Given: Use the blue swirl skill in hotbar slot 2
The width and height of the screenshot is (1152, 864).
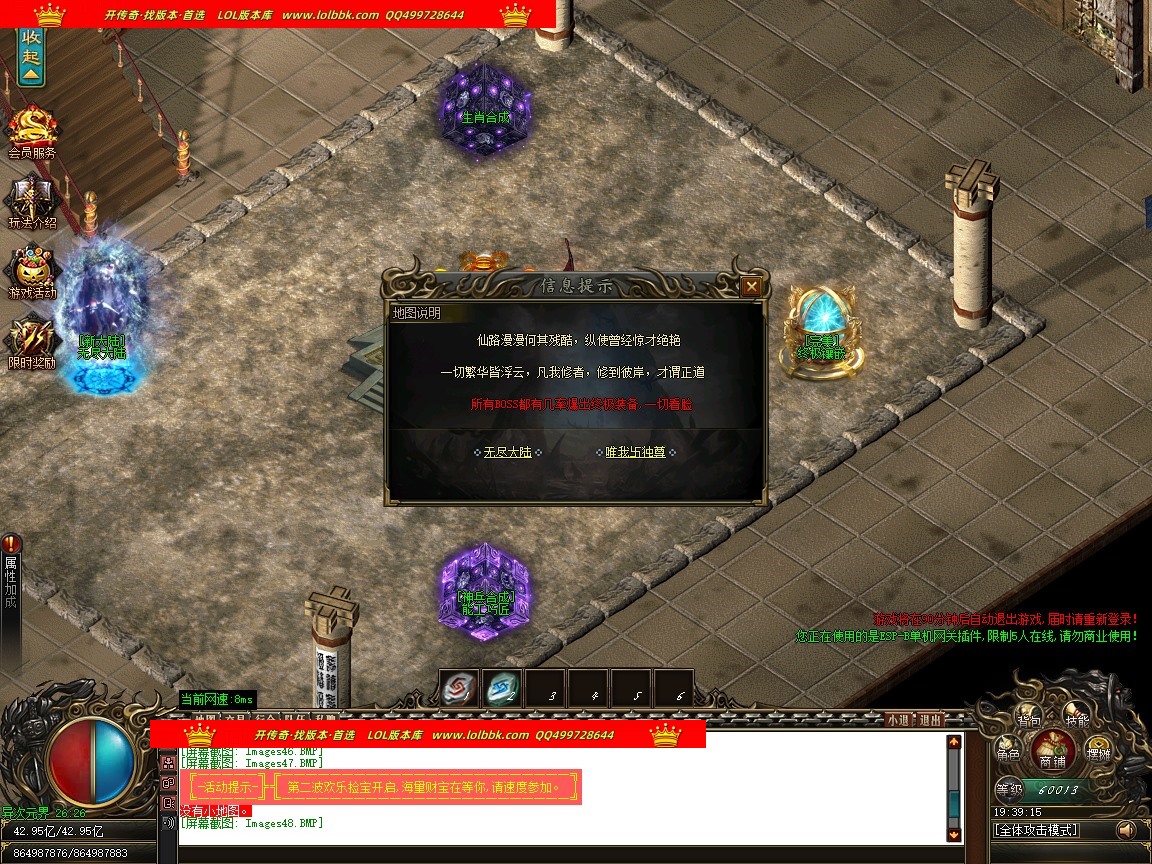Looking at the screenshot, I should (503, 687).
